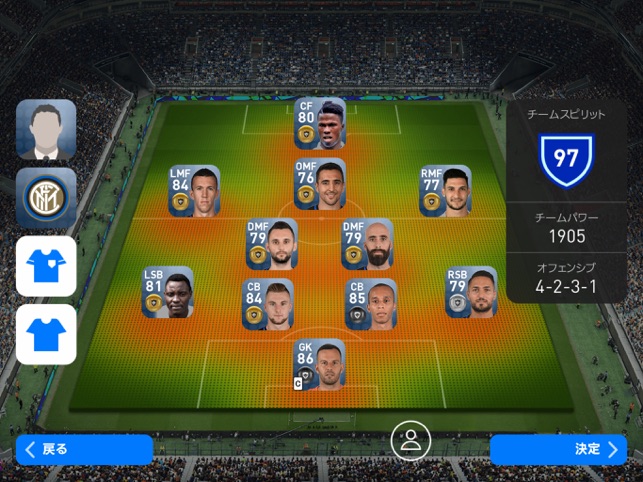643x482 pixels.
Task: Select the LSB 81 player card
Action: pyautogui.click(x=167, y=292)
